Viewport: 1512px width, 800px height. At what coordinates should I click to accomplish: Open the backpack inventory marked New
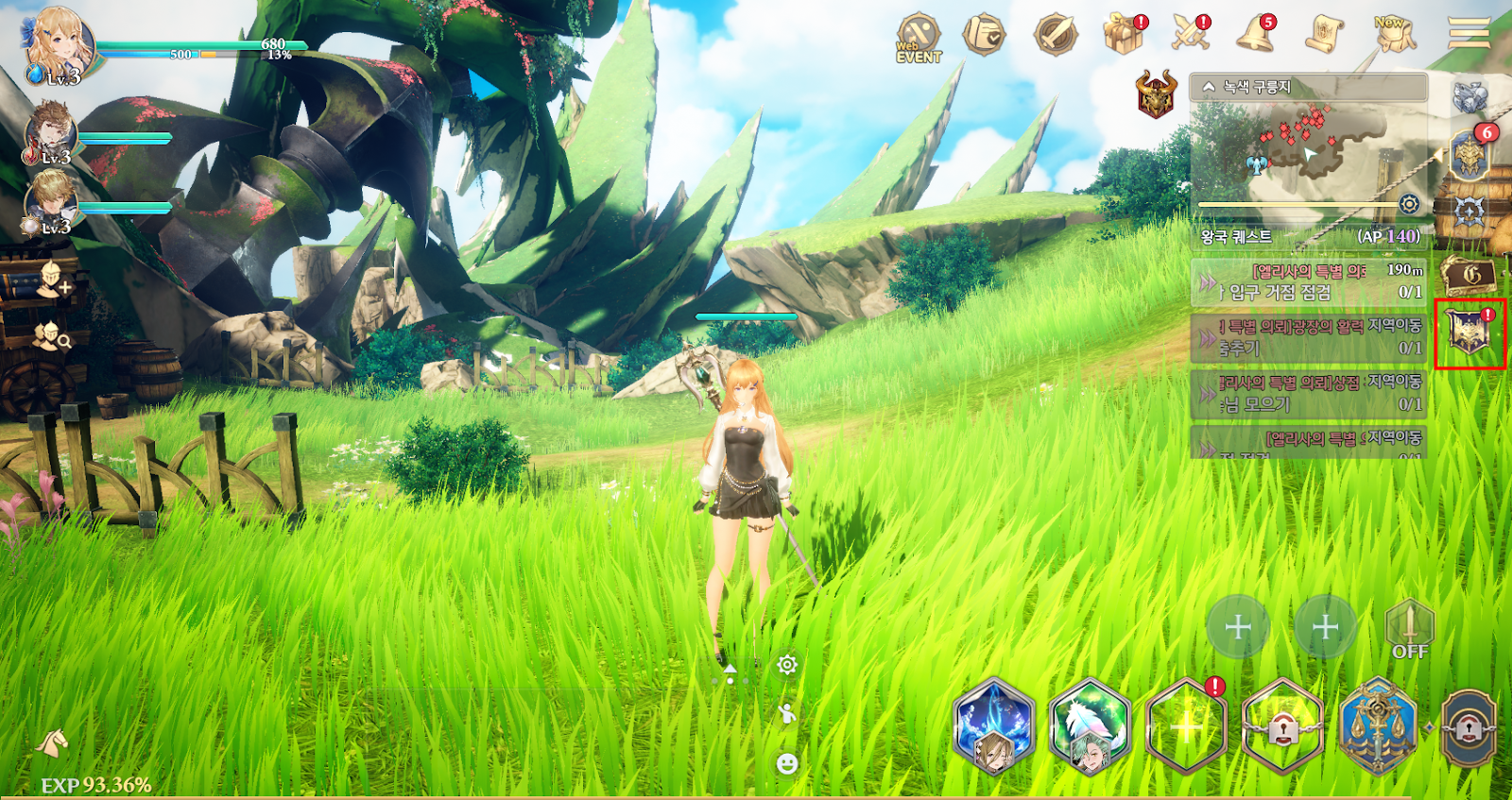click(x=1394, y=35)
